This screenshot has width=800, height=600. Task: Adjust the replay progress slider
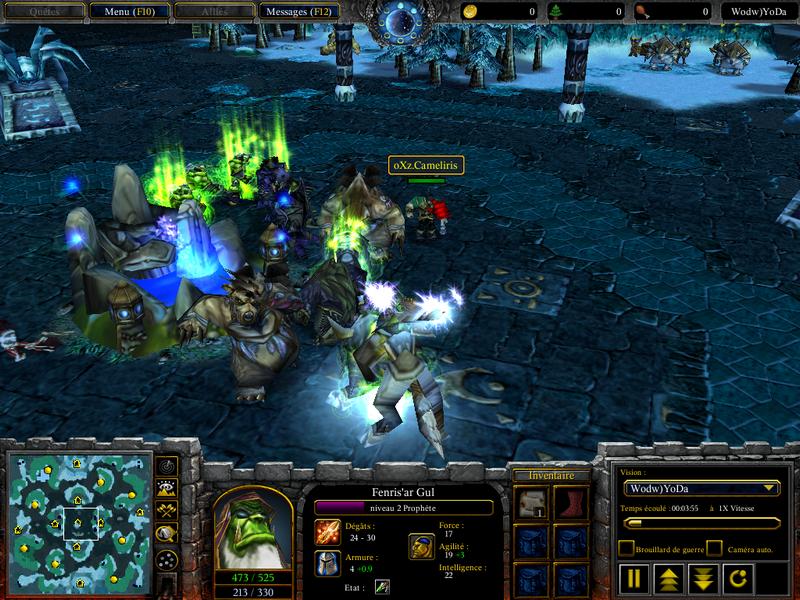(x=700, y=522)
